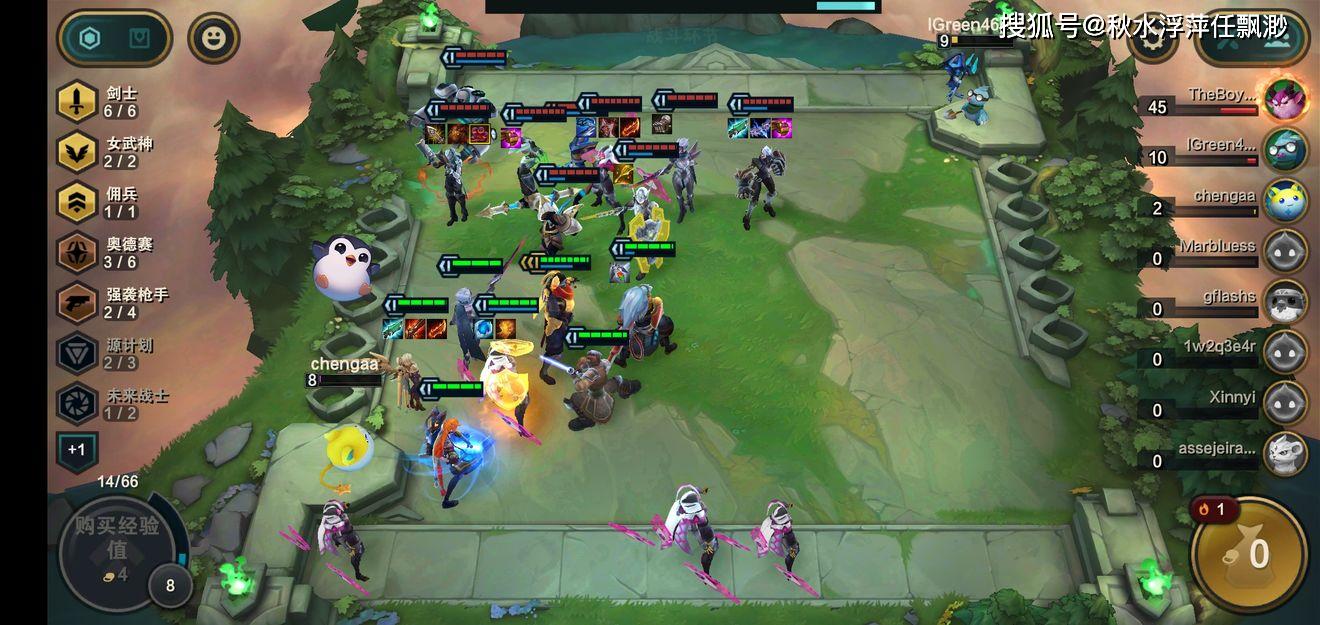The height and width of the screenshot is (625, 1320).
Task: Select IGreen4 in the player list
Action: 1285,149
